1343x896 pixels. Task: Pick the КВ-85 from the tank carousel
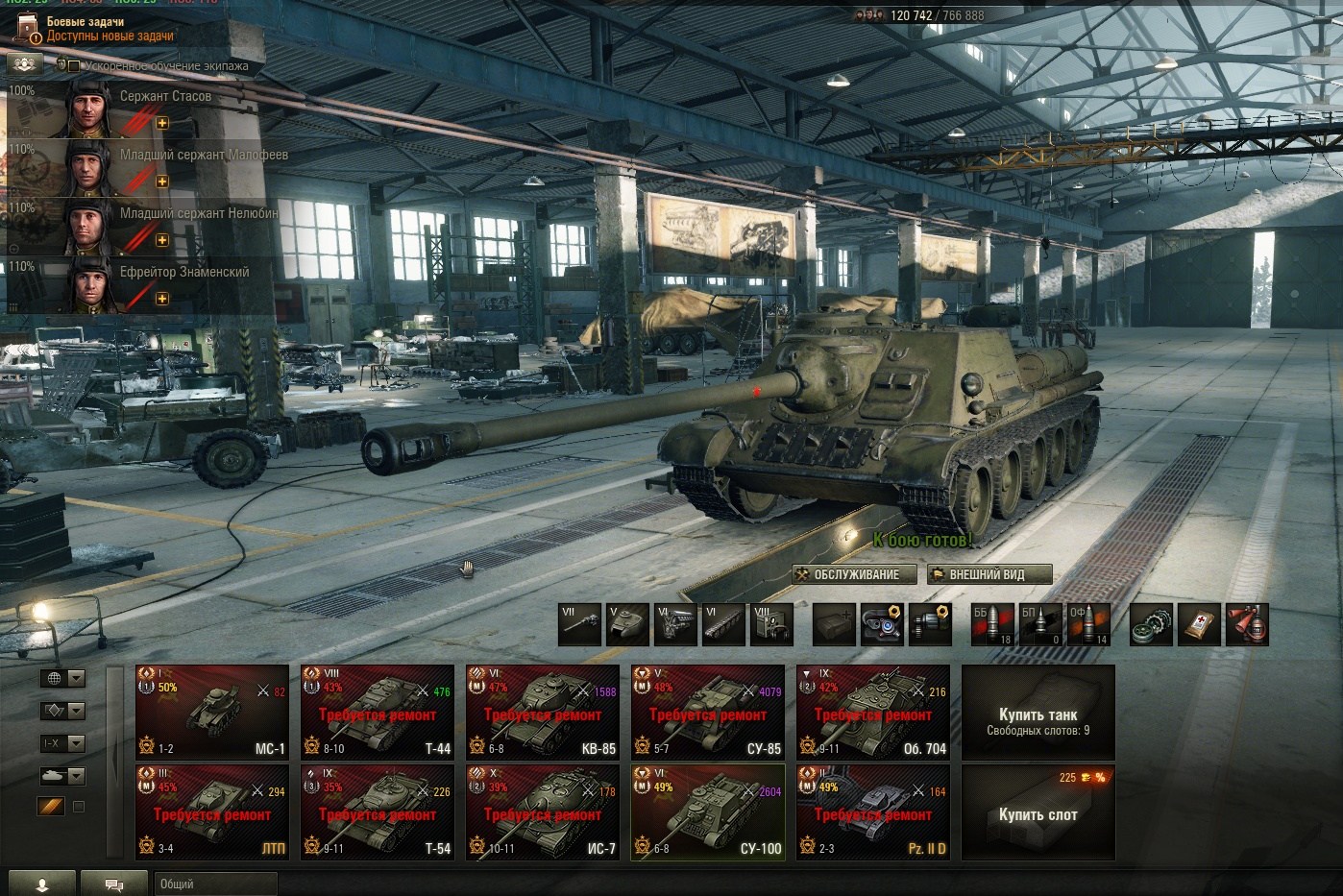click(x=543, y=713)
